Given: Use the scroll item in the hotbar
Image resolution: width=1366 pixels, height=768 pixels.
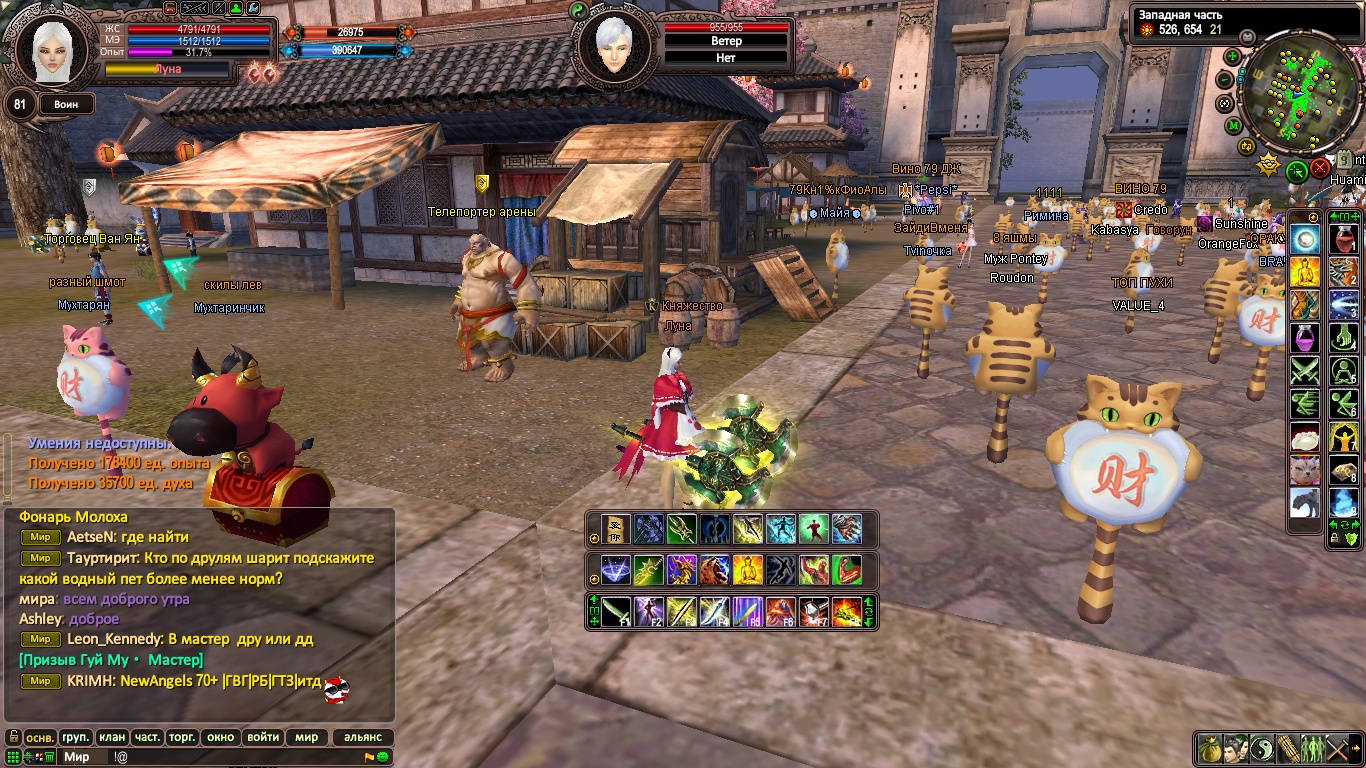Looking at the screenshot, I should point(616,529).
